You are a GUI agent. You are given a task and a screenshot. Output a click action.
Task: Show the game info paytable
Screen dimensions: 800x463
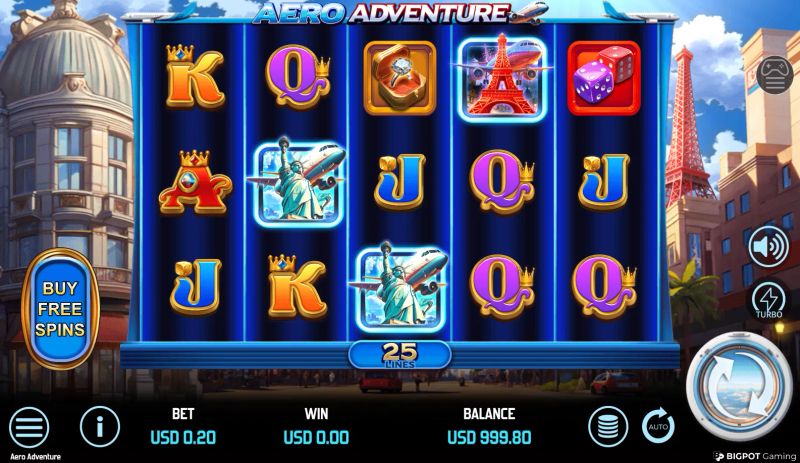pos(99,427)
